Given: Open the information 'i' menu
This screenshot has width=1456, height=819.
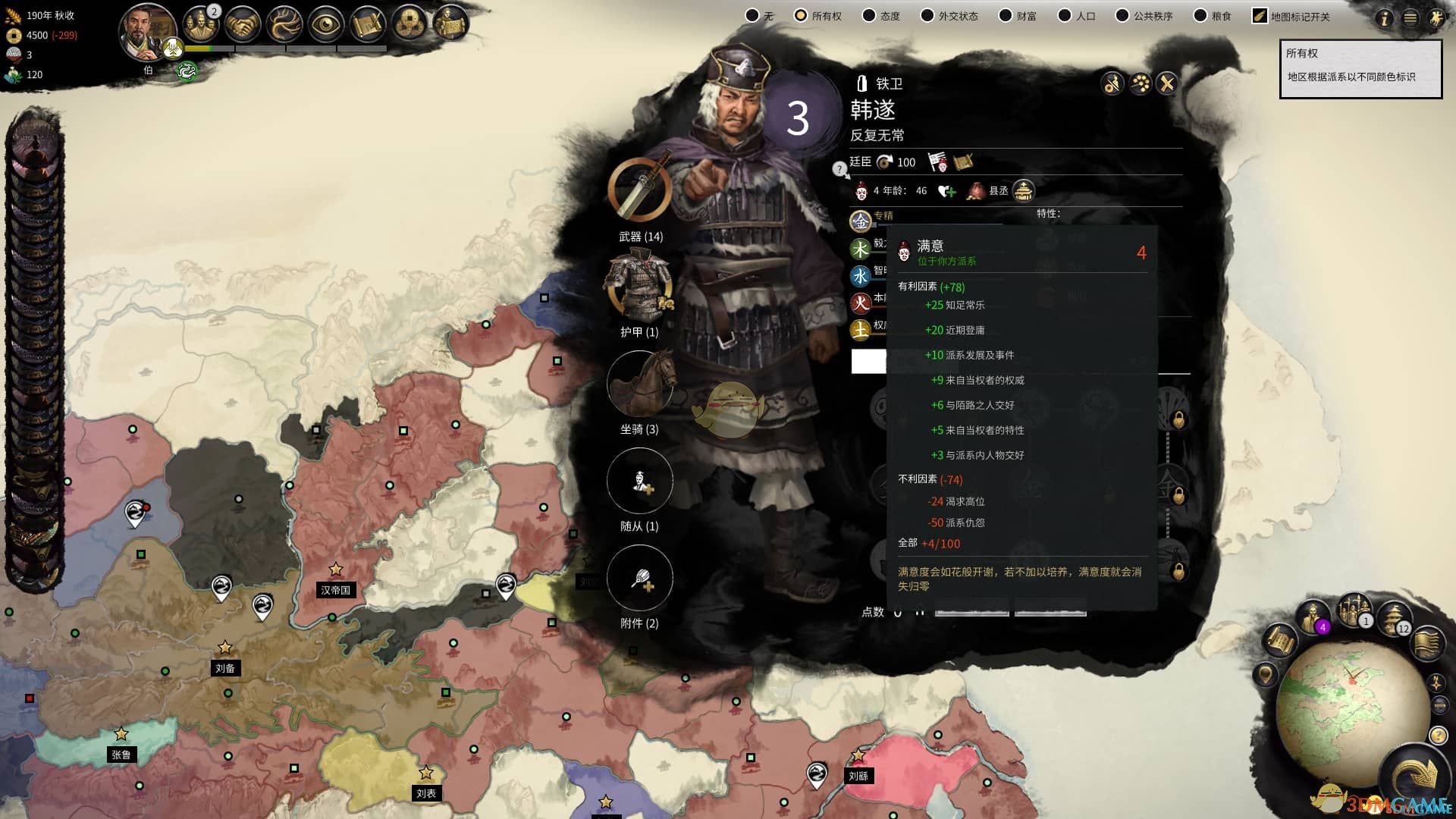Looking at the screenshot, I should click(1385, 19).
